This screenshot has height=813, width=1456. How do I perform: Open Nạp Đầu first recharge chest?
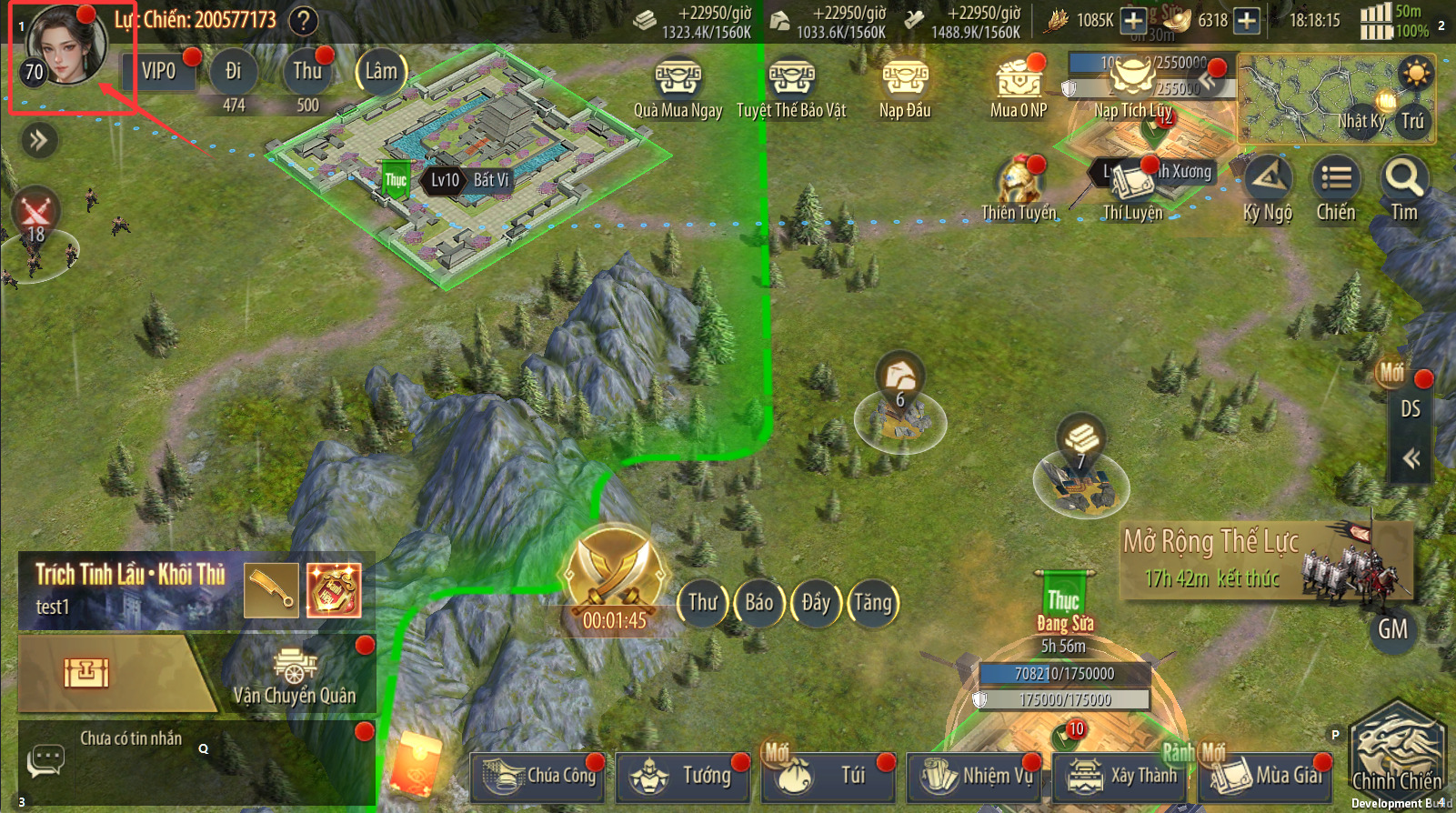click(905, 81)
